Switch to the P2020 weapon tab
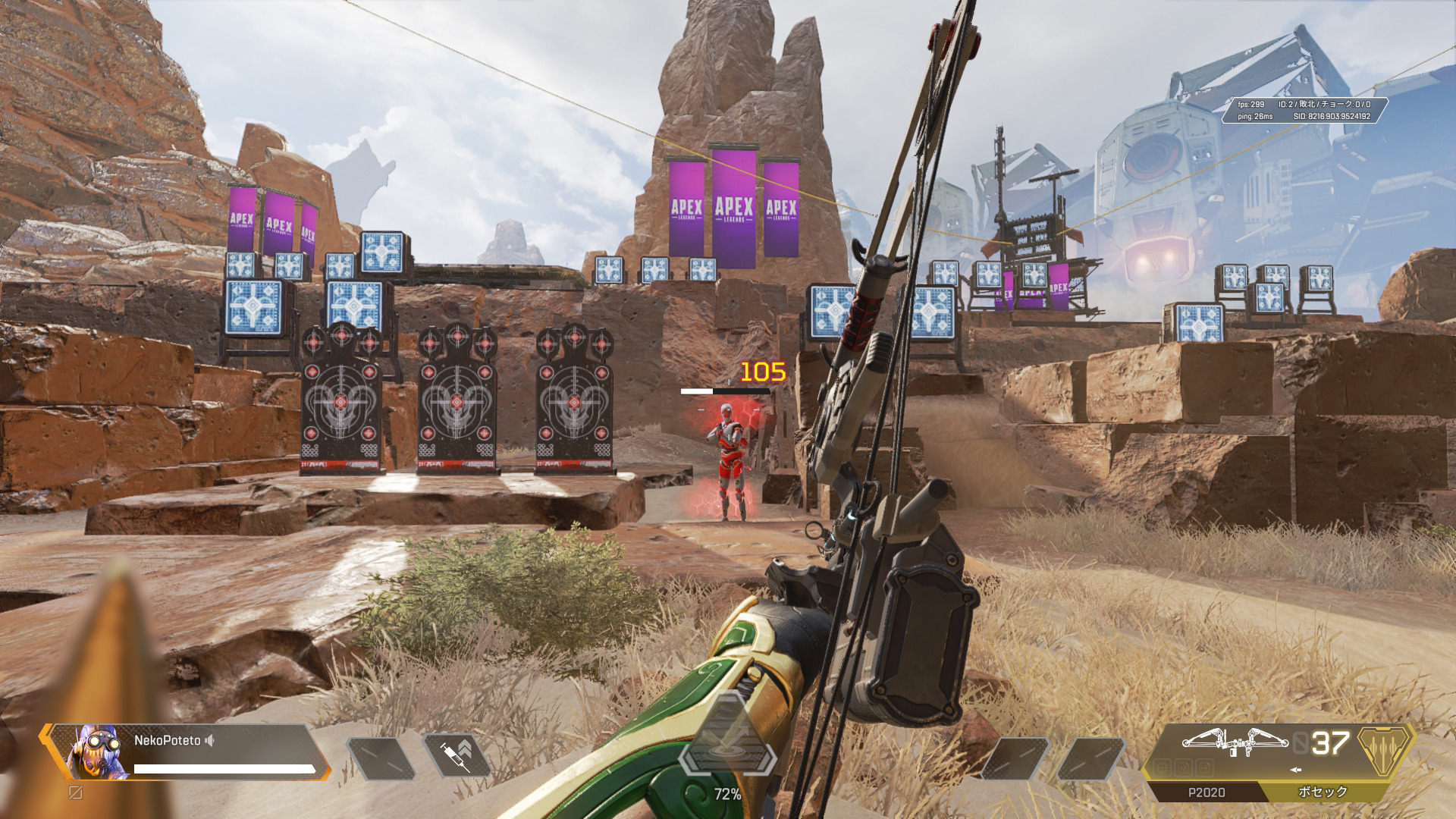Image resolution: width=1456 pixels, height=819 pixels. pyautogui.click(x=1206, y=792)
